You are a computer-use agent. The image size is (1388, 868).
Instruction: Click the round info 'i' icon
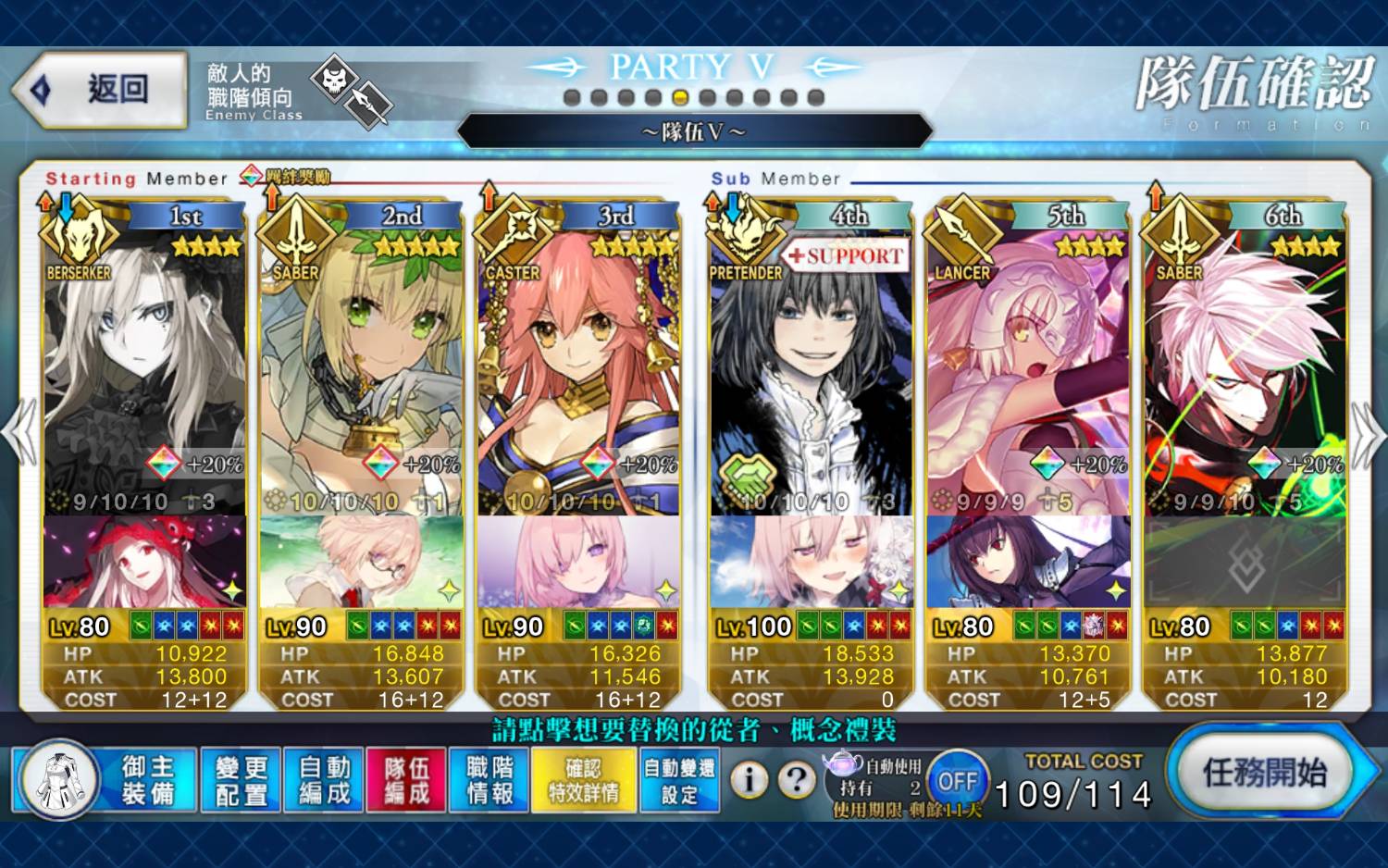pos(750,781)
